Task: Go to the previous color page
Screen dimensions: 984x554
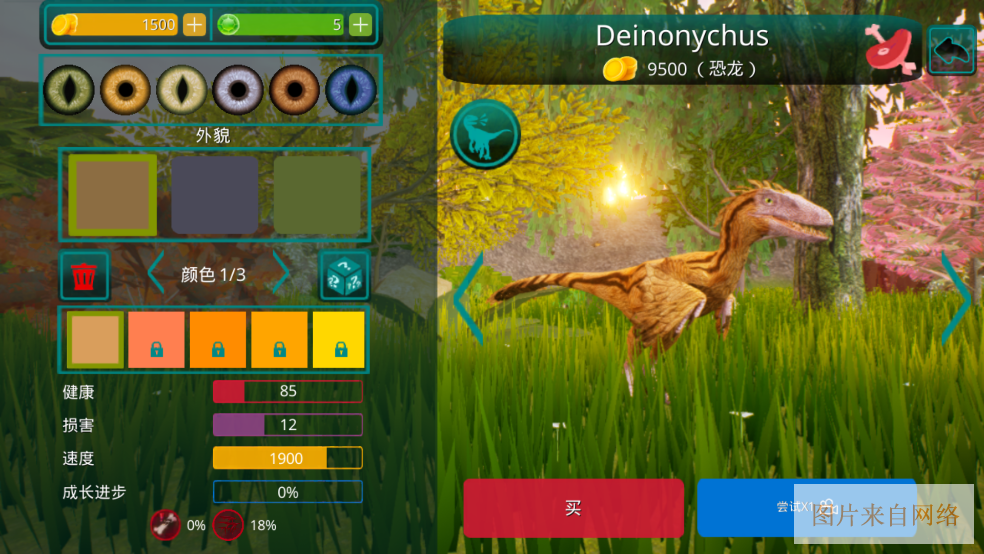Action: pos(155,274)
